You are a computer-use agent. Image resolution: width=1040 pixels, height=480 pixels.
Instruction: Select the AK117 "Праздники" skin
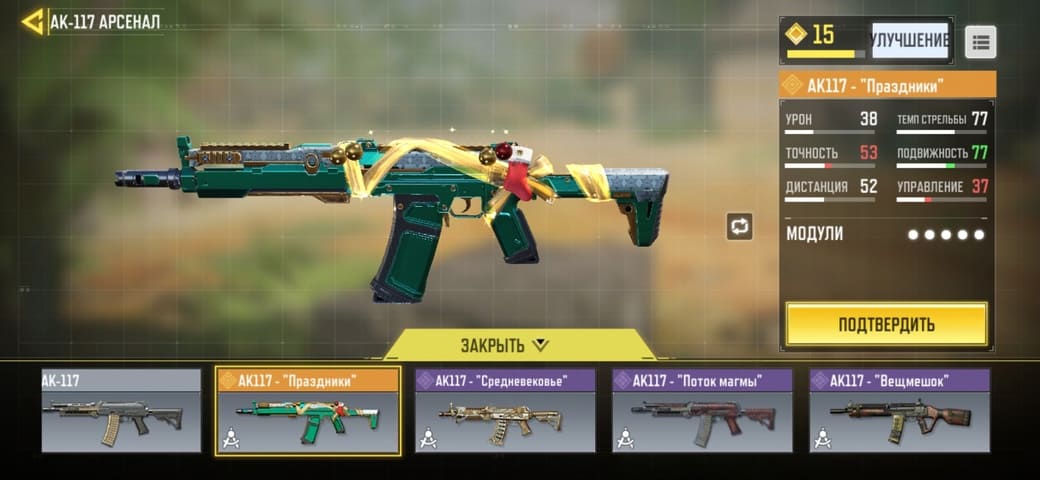(x=308, y=412)
